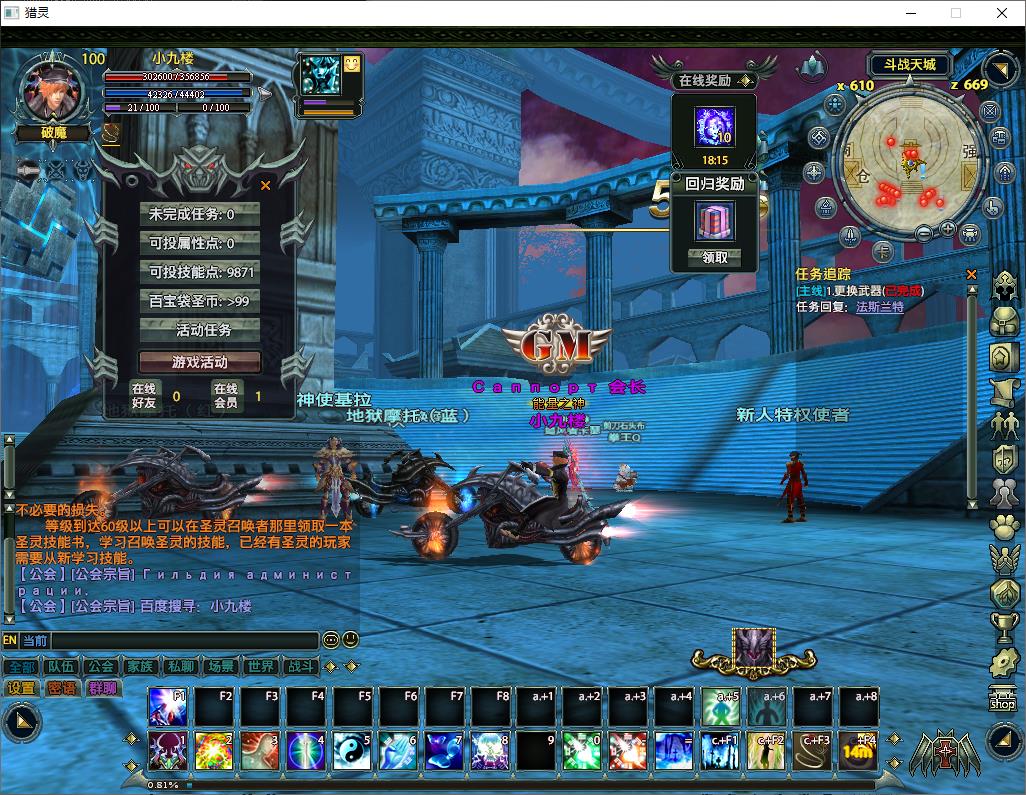This screenshot has width=1026, height=795.
Task: Select the 密语 whisper tab
Action: (x=61, y=688)
